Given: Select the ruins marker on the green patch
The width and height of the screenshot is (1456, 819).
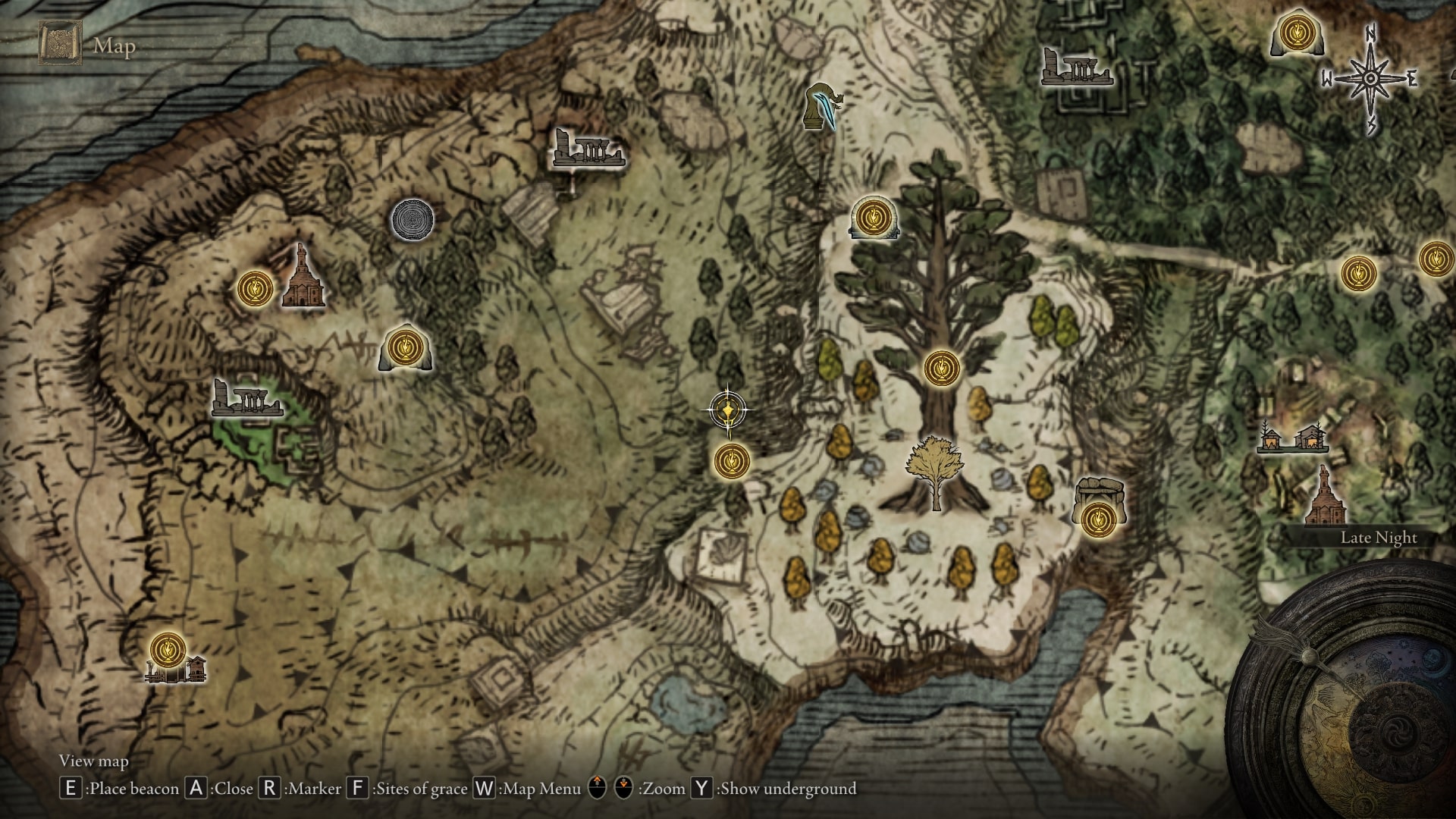Looking at the screenshot, I should [246, 398].
